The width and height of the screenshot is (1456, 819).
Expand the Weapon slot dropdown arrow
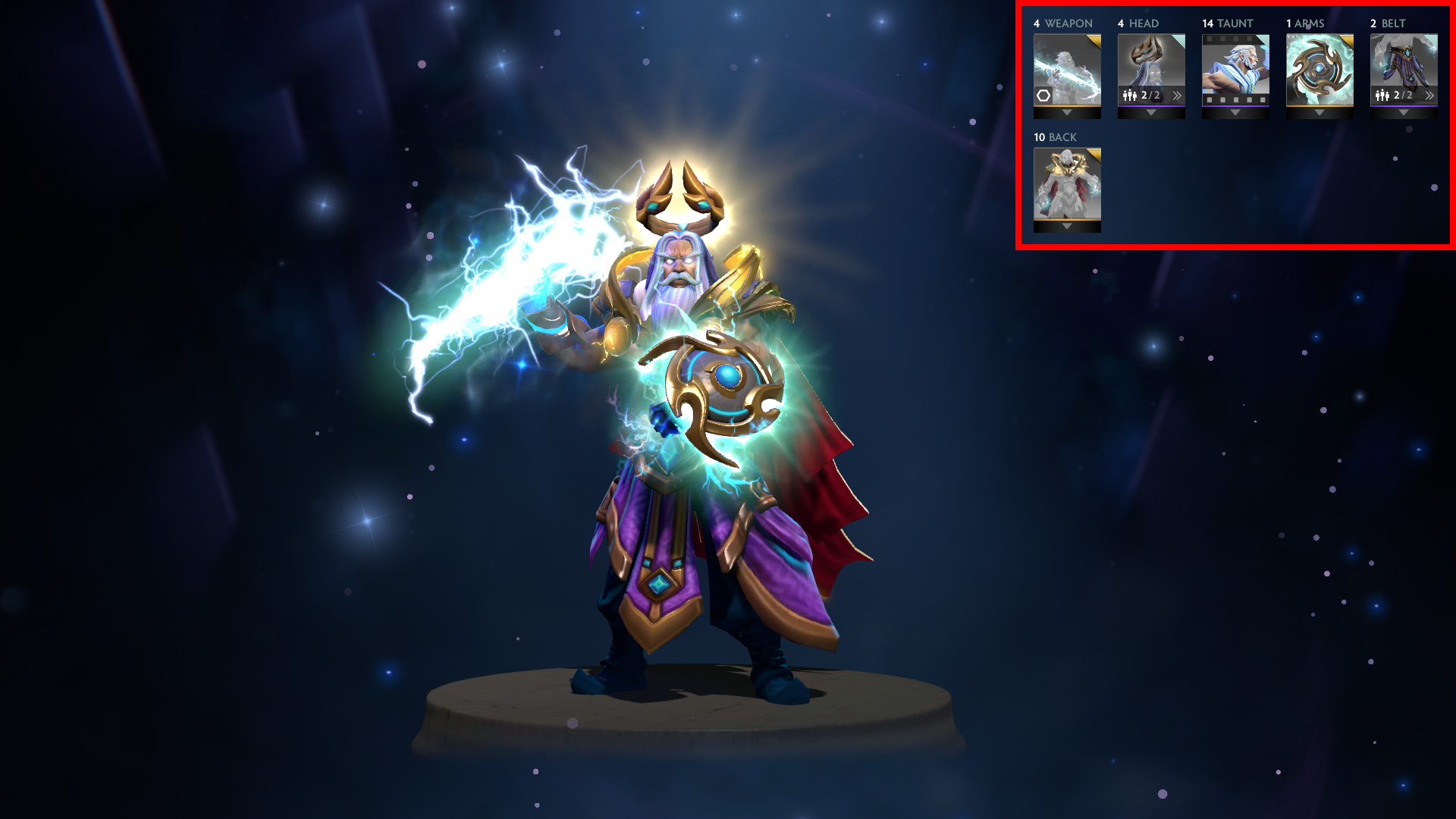pyautogui.click(x=1067, y=113)
